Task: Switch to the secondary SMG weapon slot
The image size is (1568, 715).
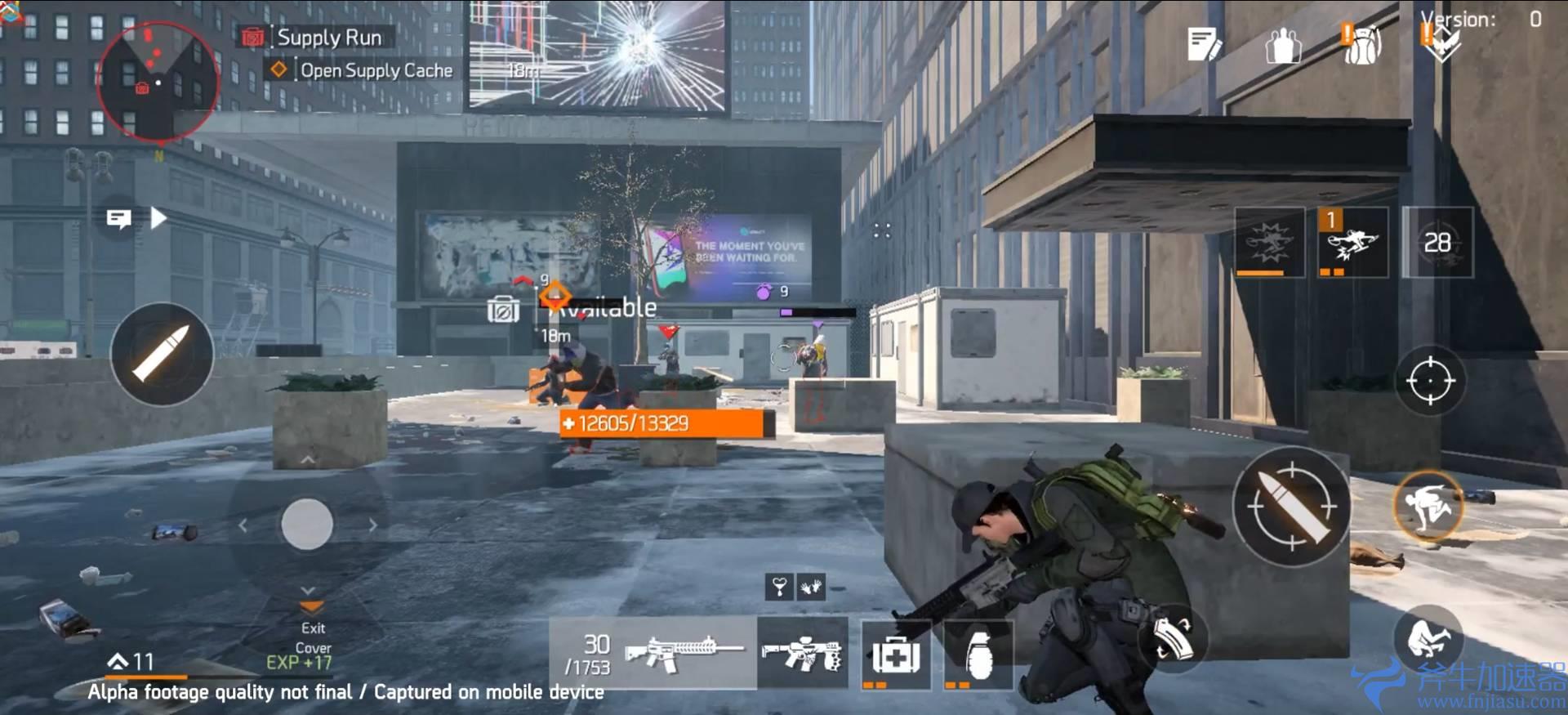Action: tap(804, 654)
